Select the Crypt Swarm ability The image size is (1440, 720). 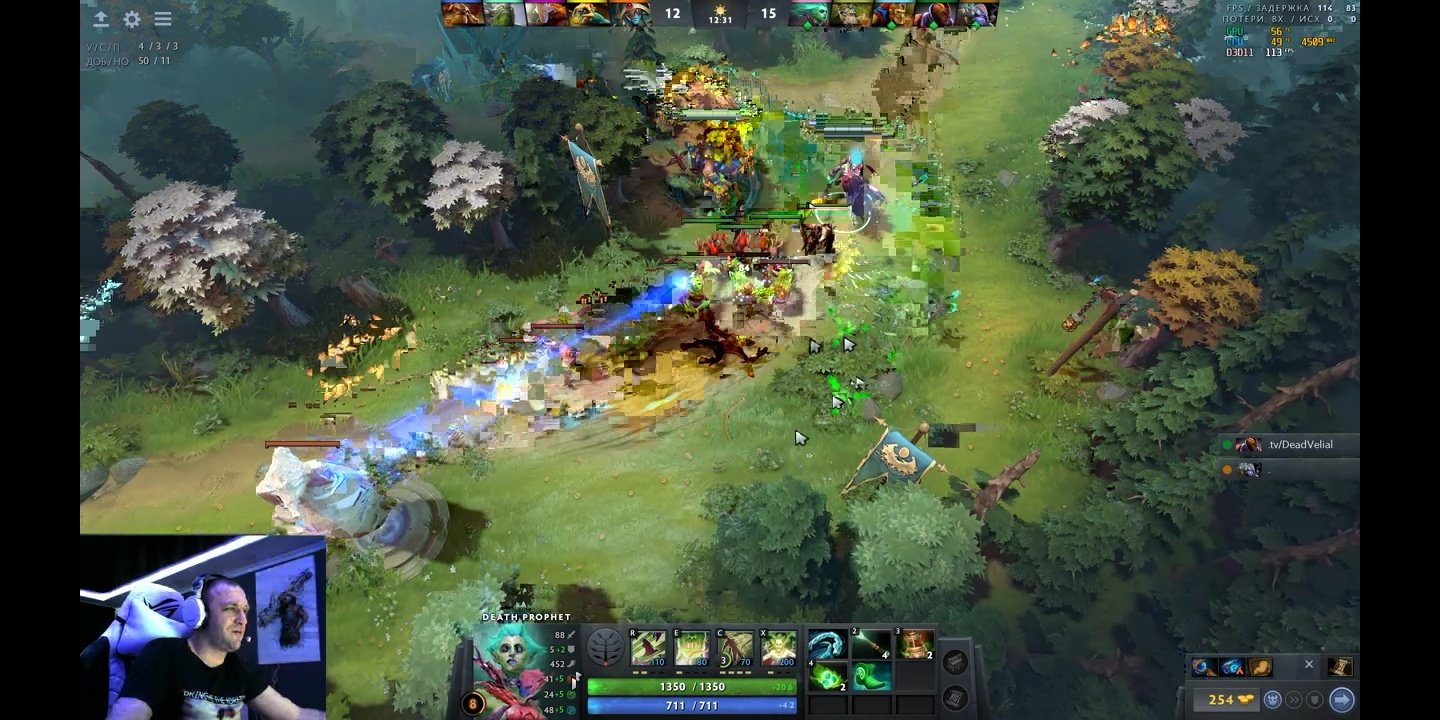tap(648, 650)
